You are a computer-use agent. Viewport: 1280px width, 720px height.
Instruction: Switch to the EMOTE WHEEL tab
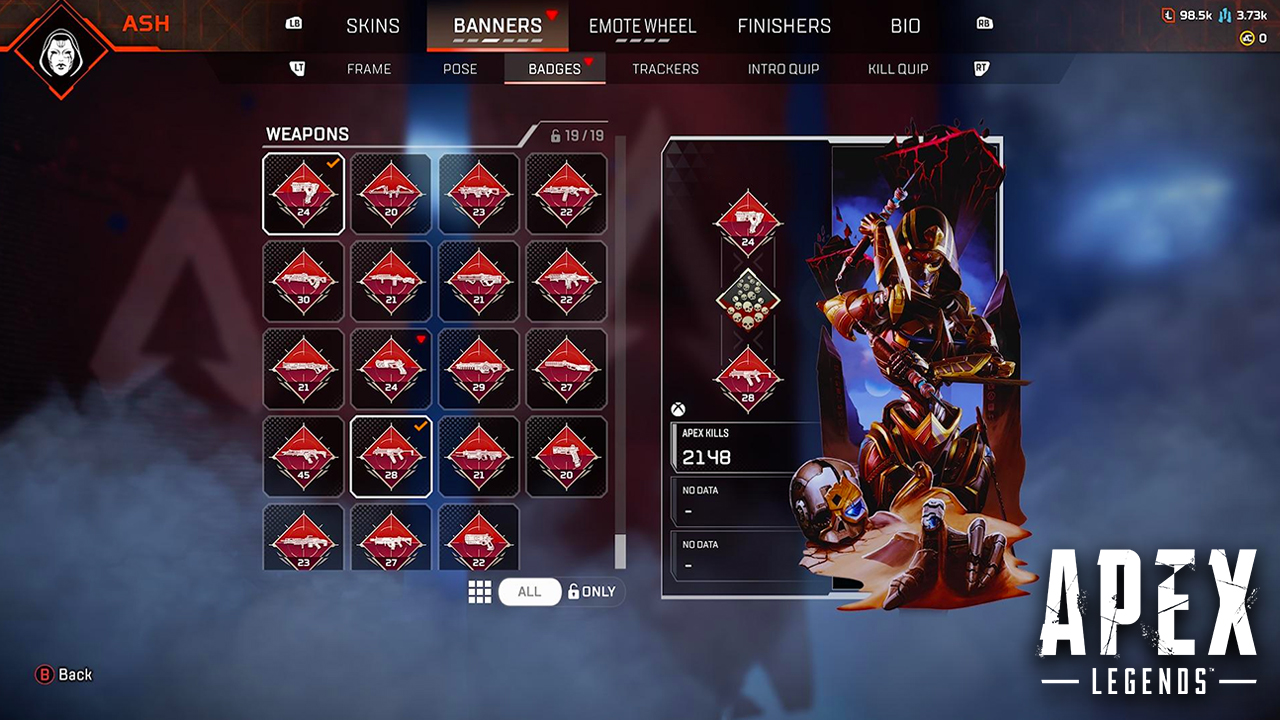641,27
